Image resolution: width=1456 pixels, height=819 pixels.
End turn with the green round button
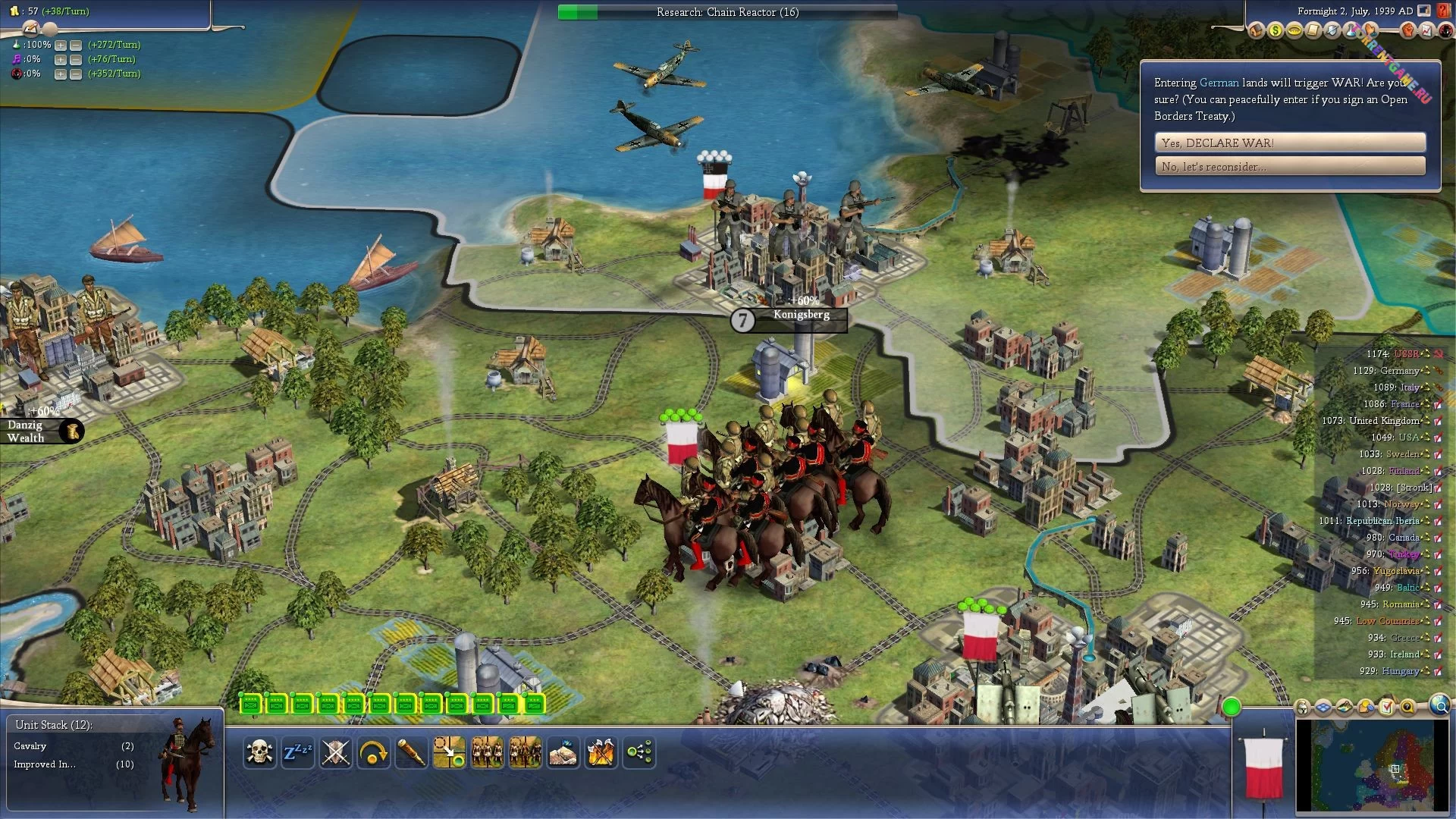(1232, 708)
